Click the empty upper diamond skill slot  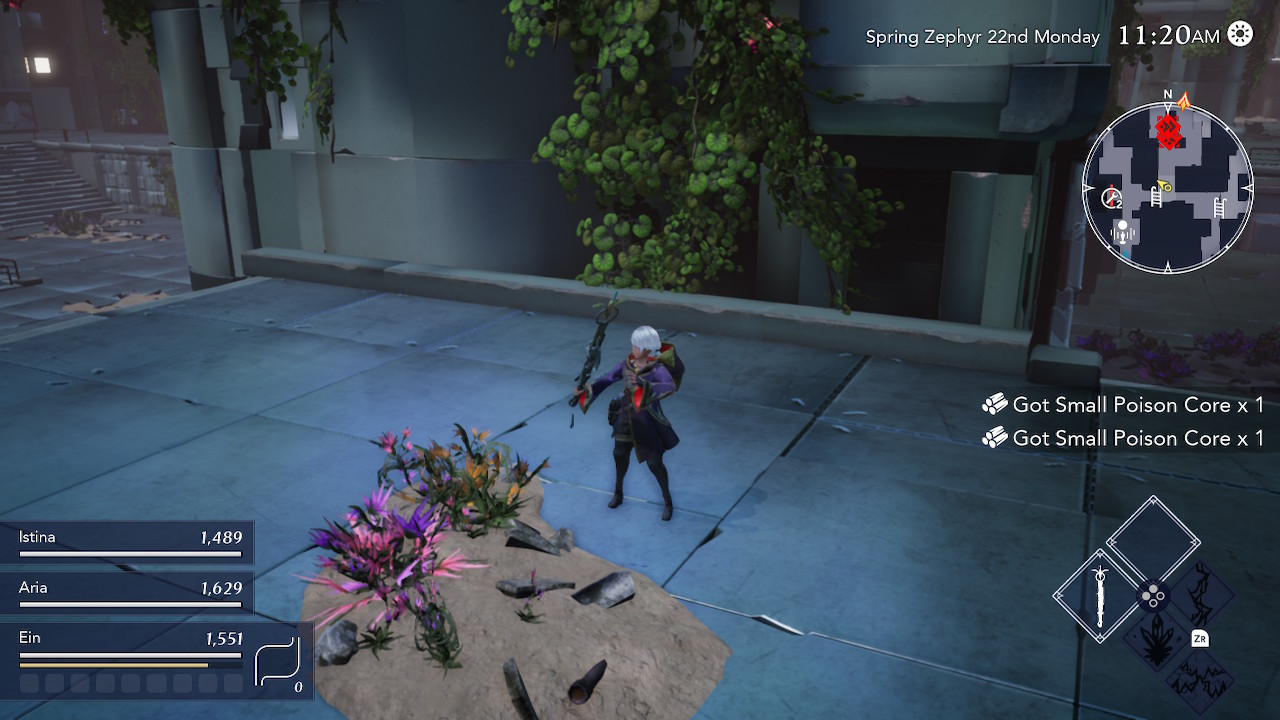1153,541
